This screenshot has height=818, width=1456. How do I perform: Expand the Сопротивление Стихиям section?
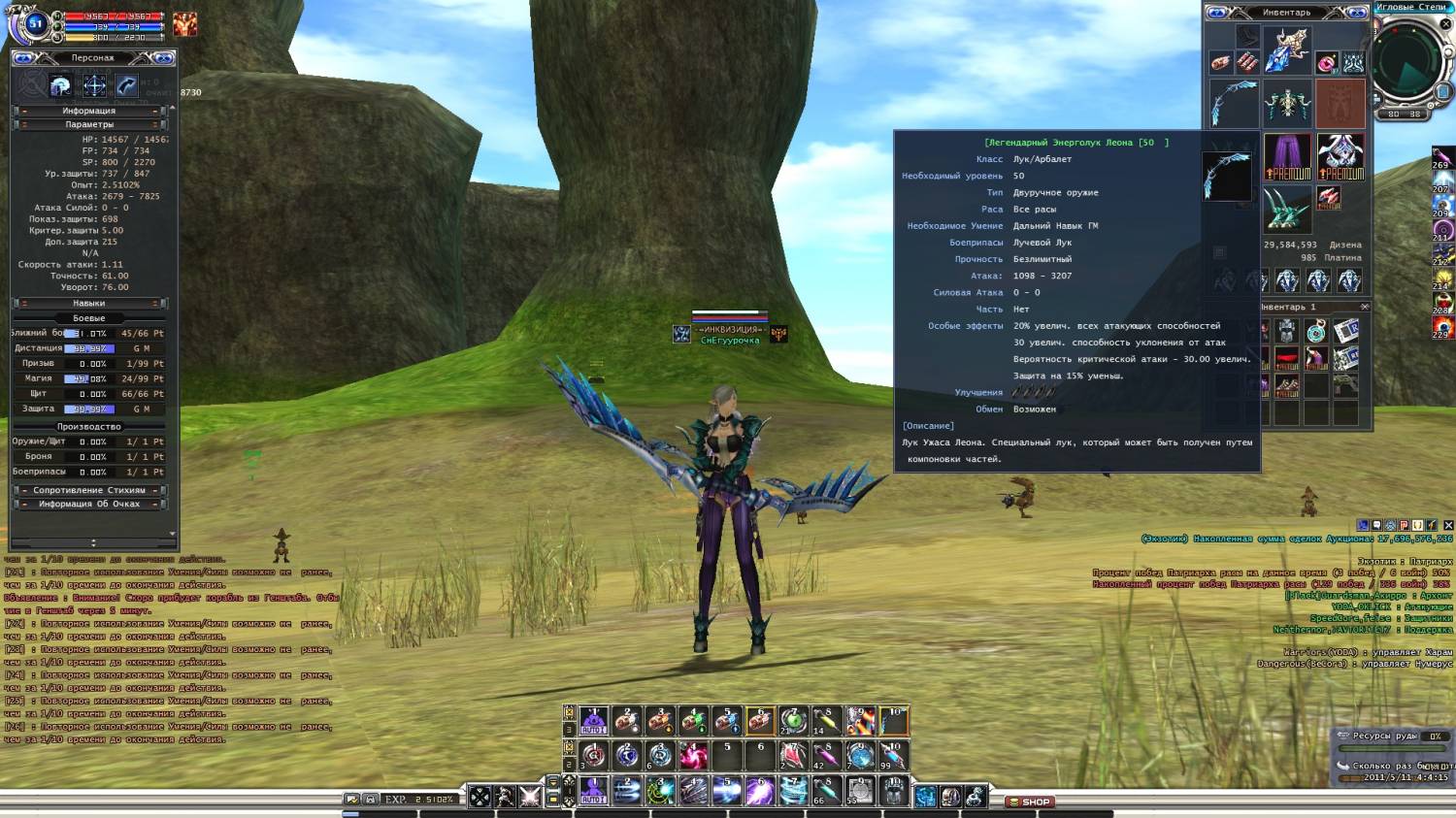click(89, 490)
